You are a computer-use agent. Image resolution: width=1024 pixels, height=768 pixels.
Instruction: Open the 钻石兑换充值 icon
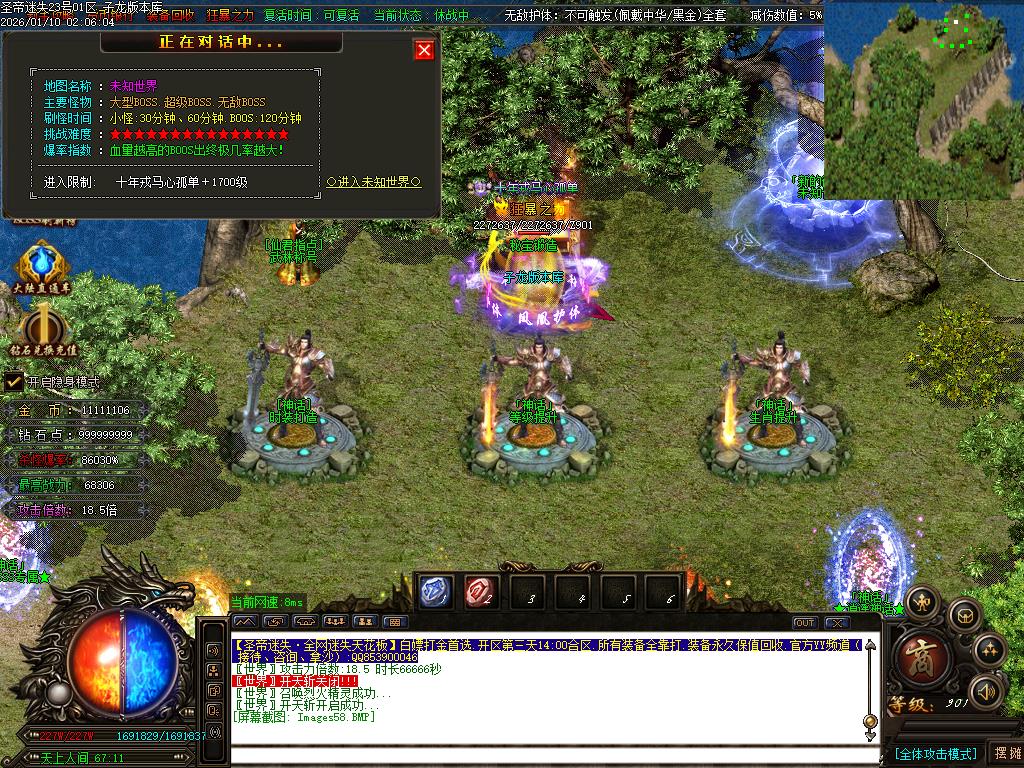point(43,328)
